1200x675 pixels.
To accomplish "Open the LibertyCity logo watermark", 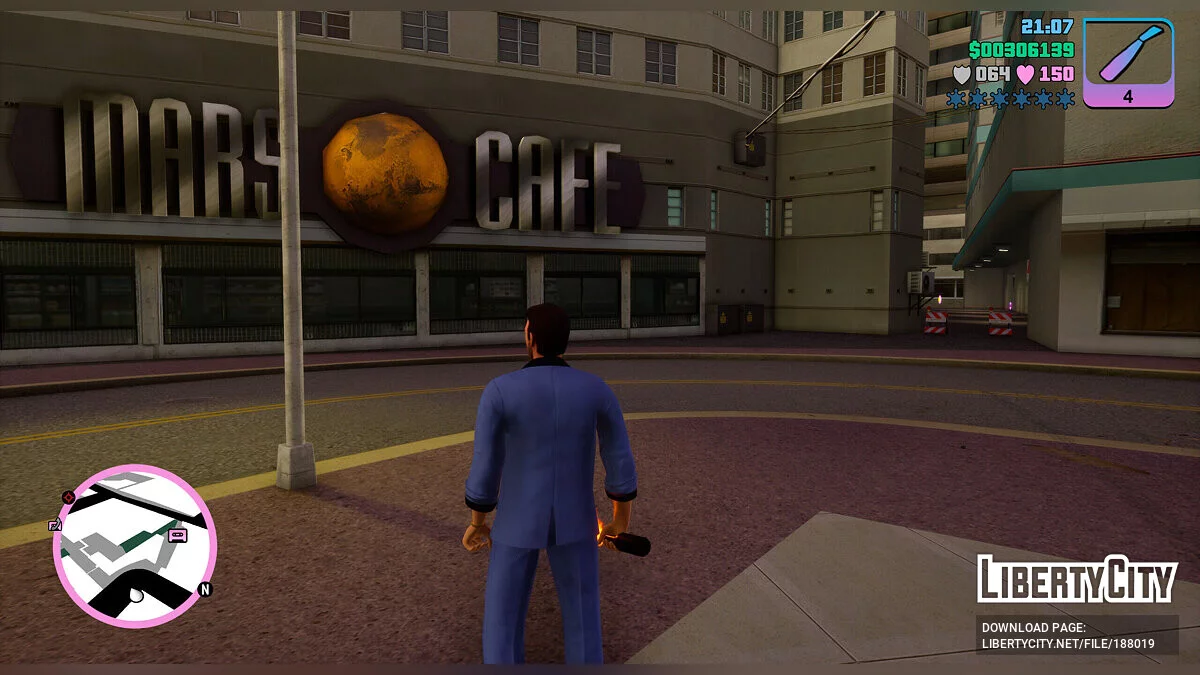I will coord(1076,579).
